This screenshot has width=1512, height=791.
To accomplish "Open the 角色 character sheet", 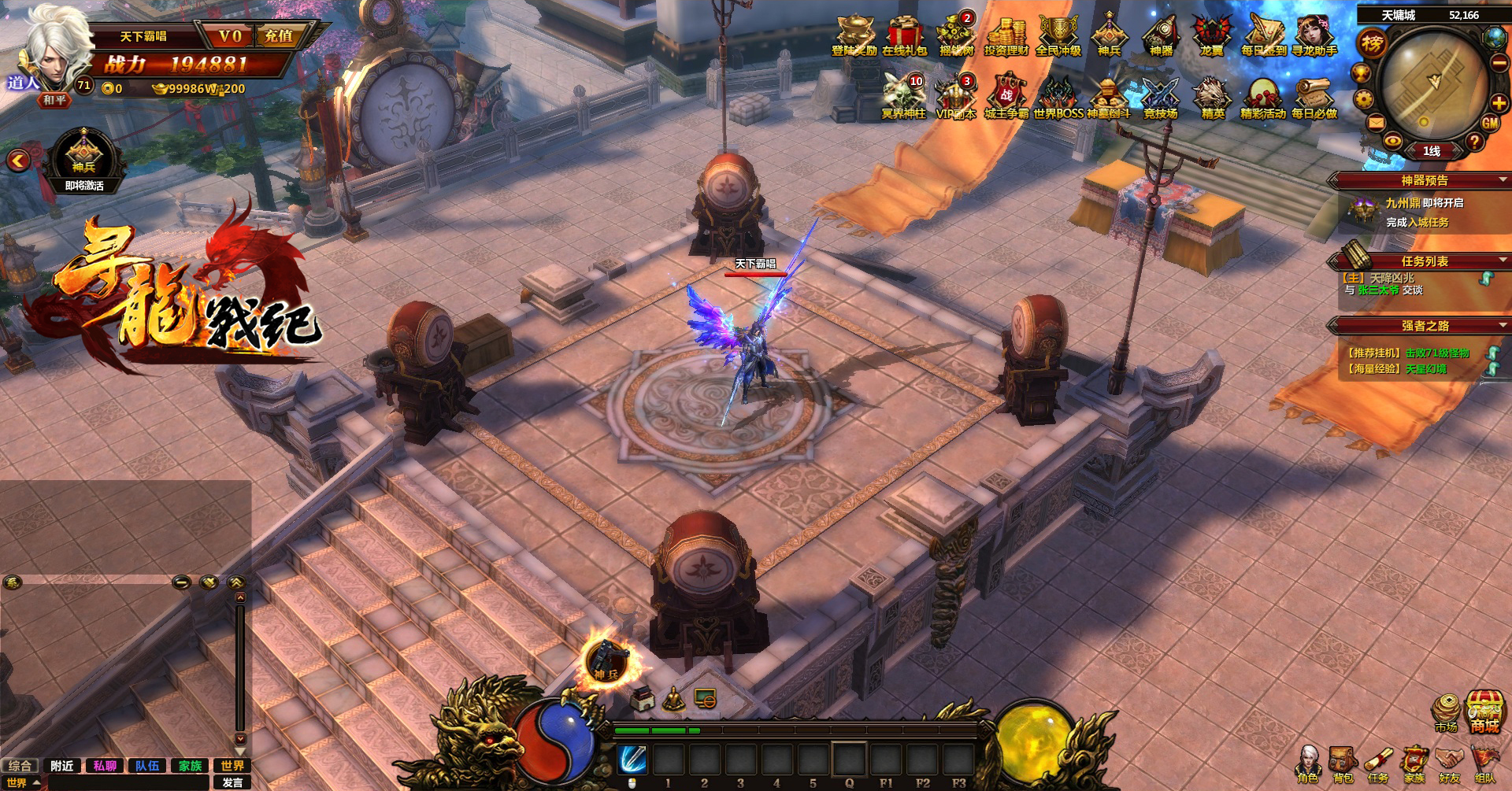I will click(x=1308, y=765).
